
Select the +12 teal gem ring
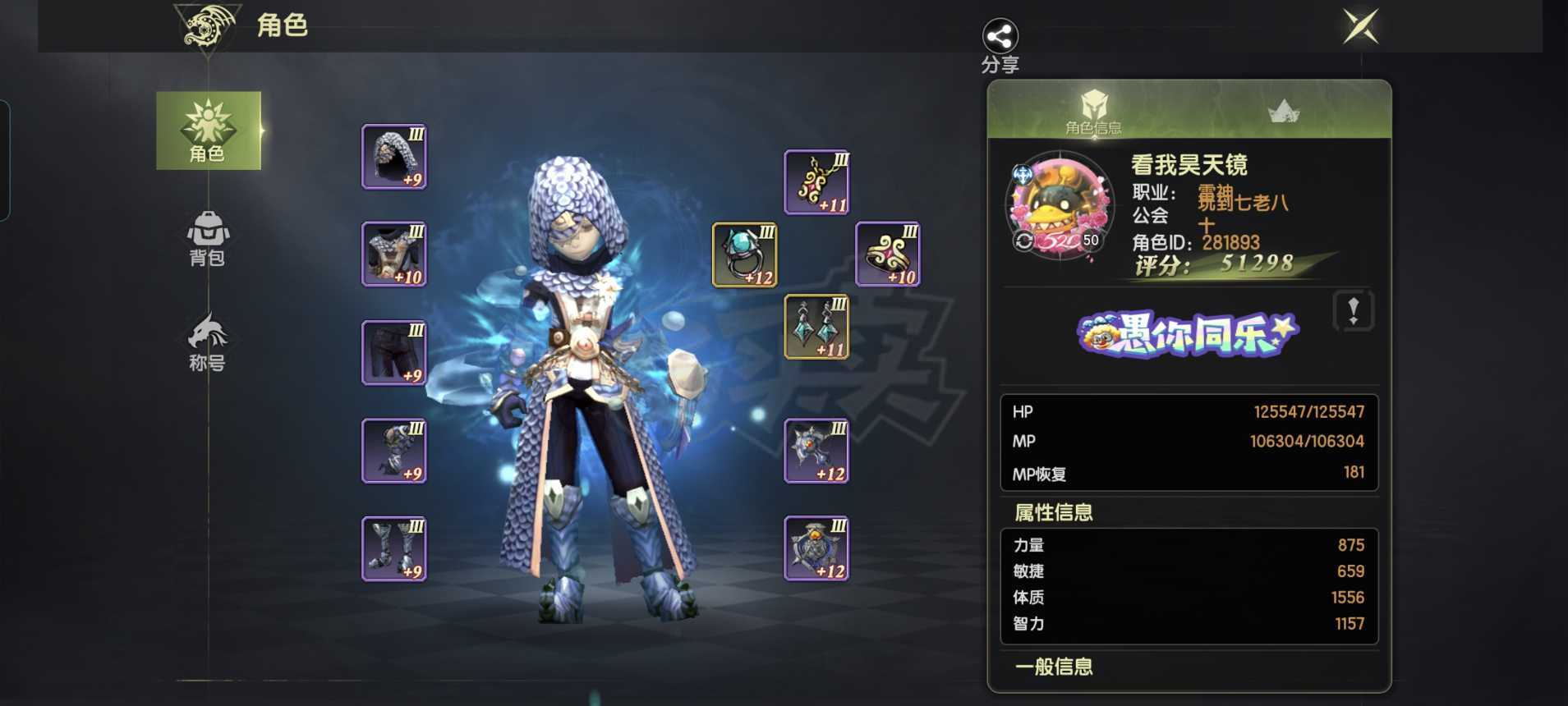[x=744, y=255]
